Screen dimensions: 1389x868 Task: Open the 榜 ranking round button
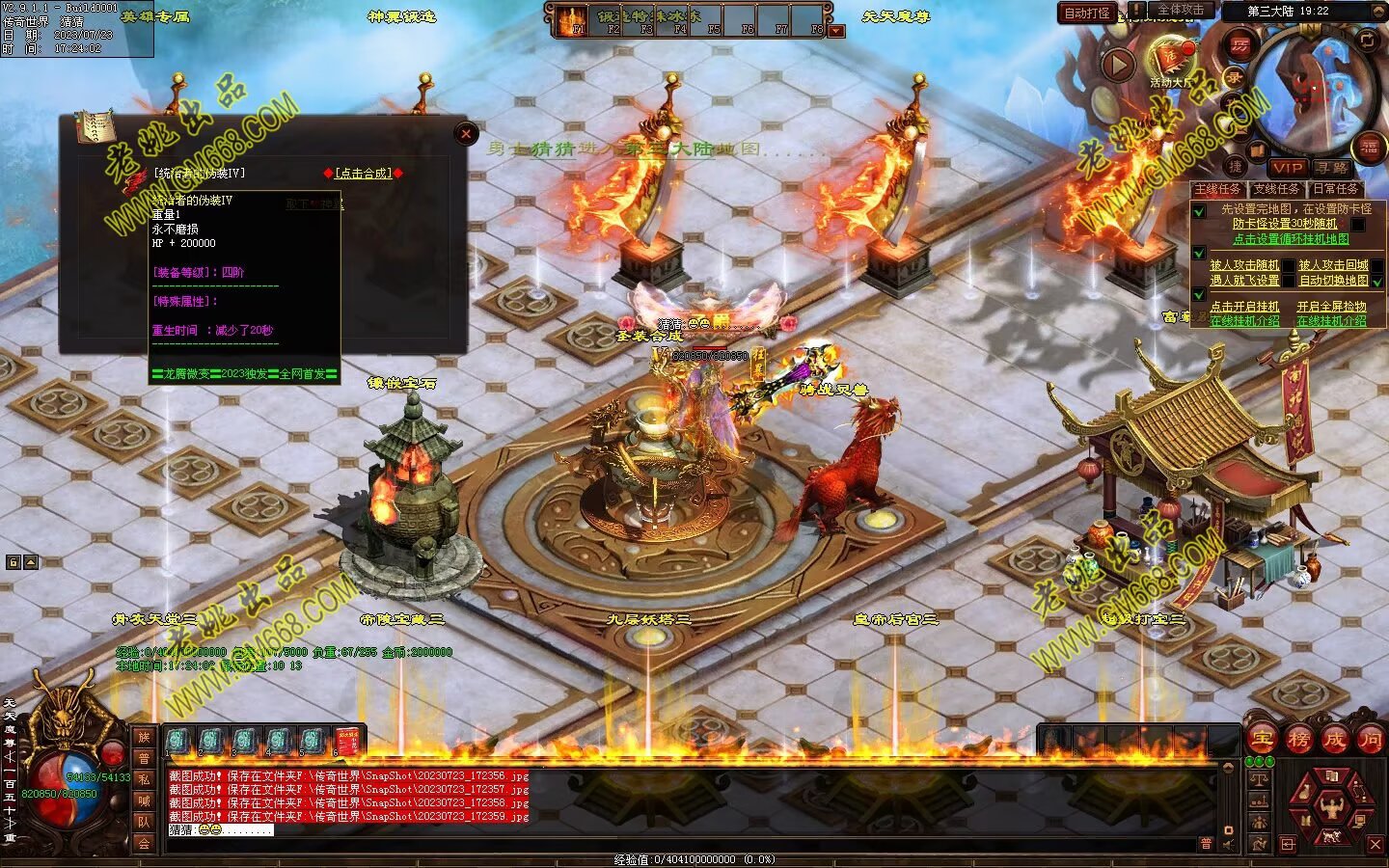pos(1298,739)
